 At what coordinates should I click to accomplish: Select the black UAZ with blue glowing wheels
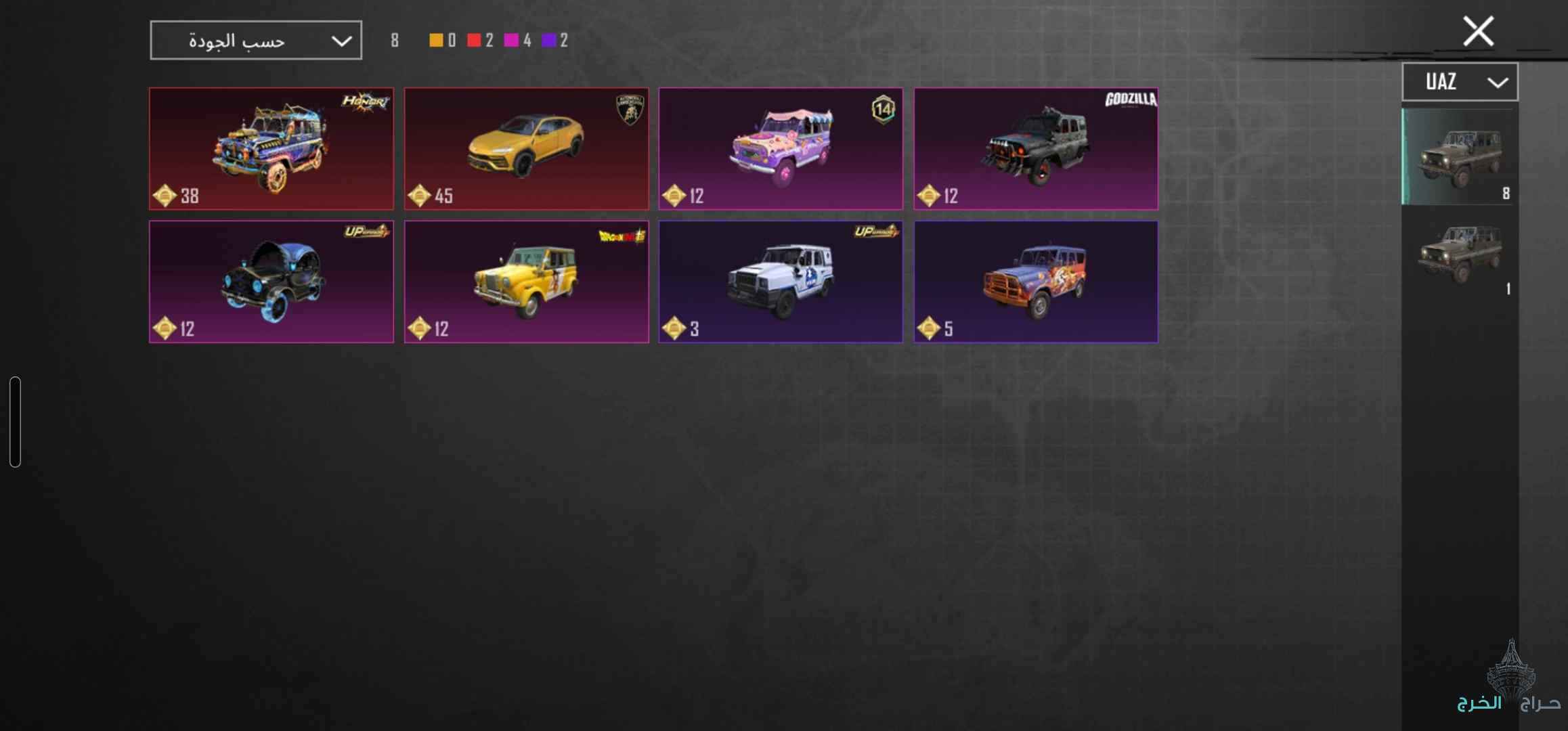coord(271,282)
